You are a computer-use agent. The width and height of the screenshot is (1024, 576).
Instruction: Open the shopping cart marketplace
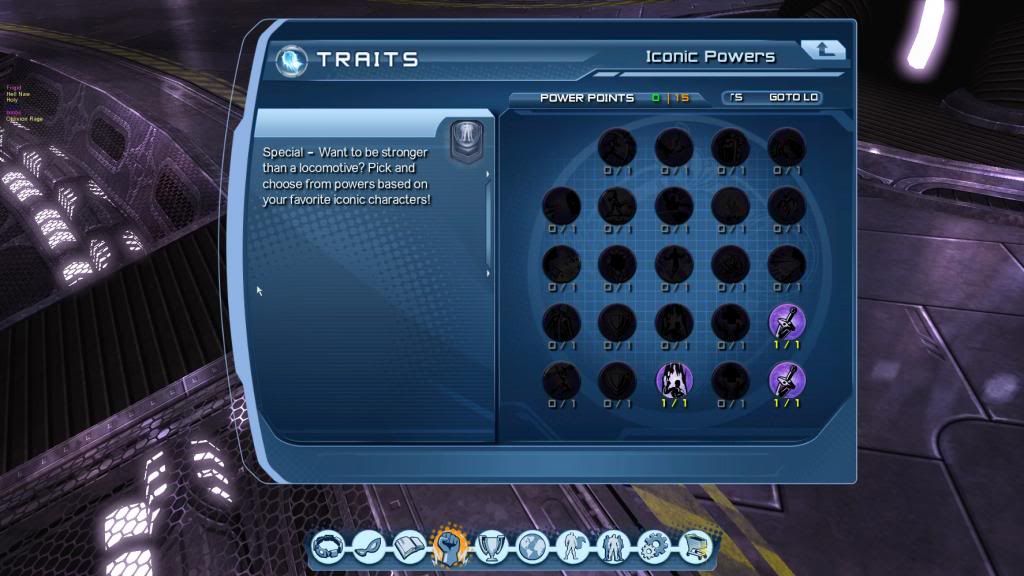tap(695, 546)
